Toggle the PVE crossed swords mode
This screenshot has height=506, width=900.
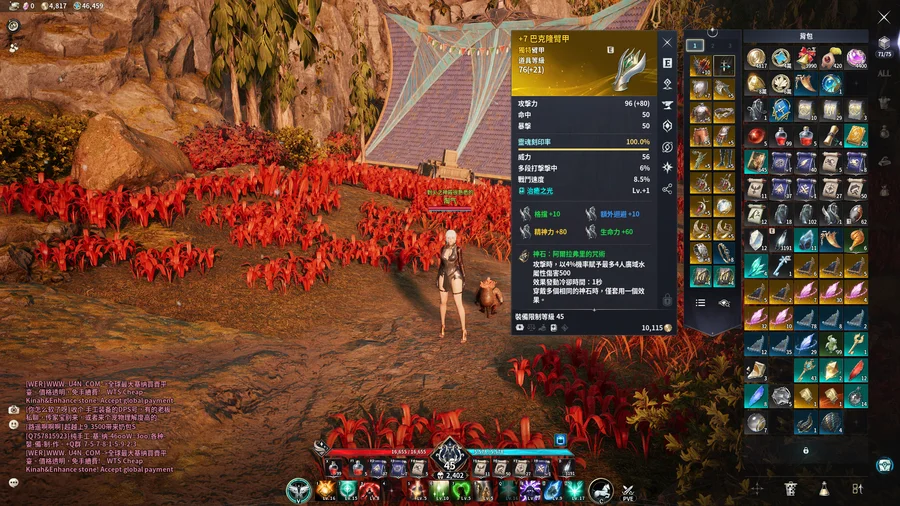628,490
